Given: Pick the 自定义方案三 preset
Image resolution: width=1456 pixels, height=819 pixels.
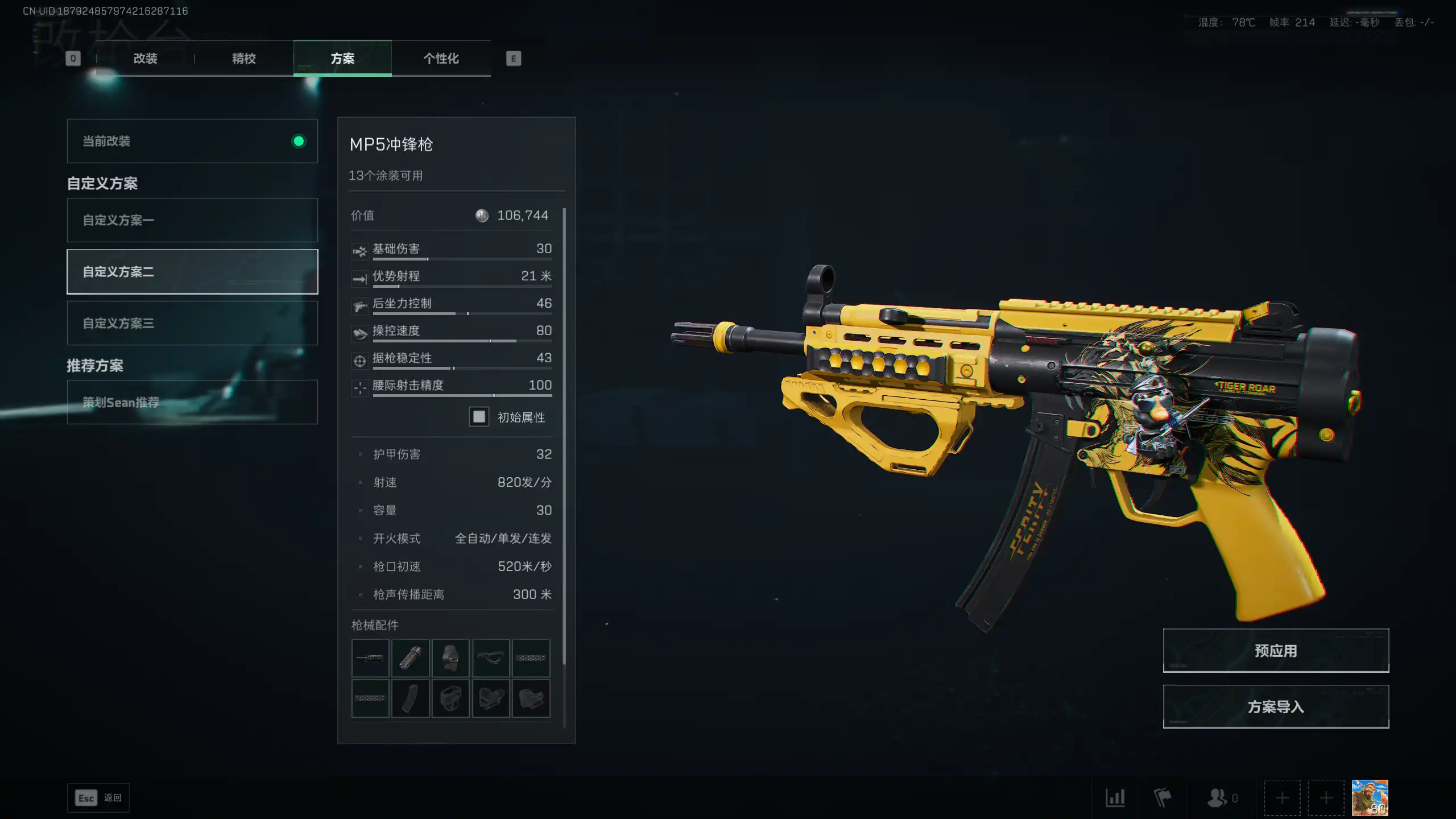Looking at the screenshot, I should point(192,323).
